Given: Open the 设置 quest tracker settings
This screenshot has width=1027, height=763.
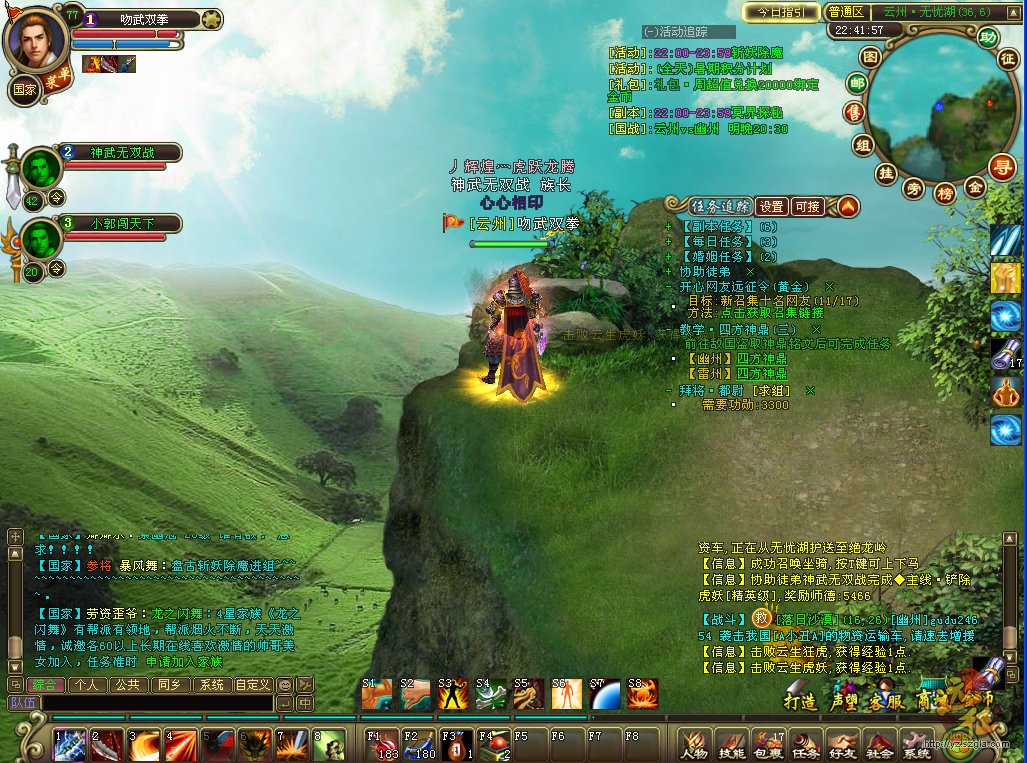Looking at the screenshot, I should (770, 207).
